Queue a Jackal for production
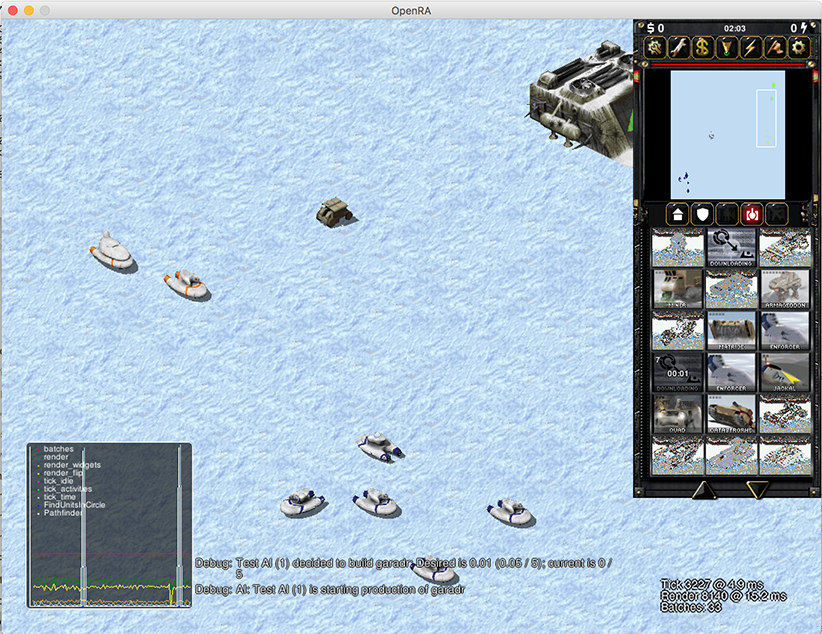 coord(785,372)
